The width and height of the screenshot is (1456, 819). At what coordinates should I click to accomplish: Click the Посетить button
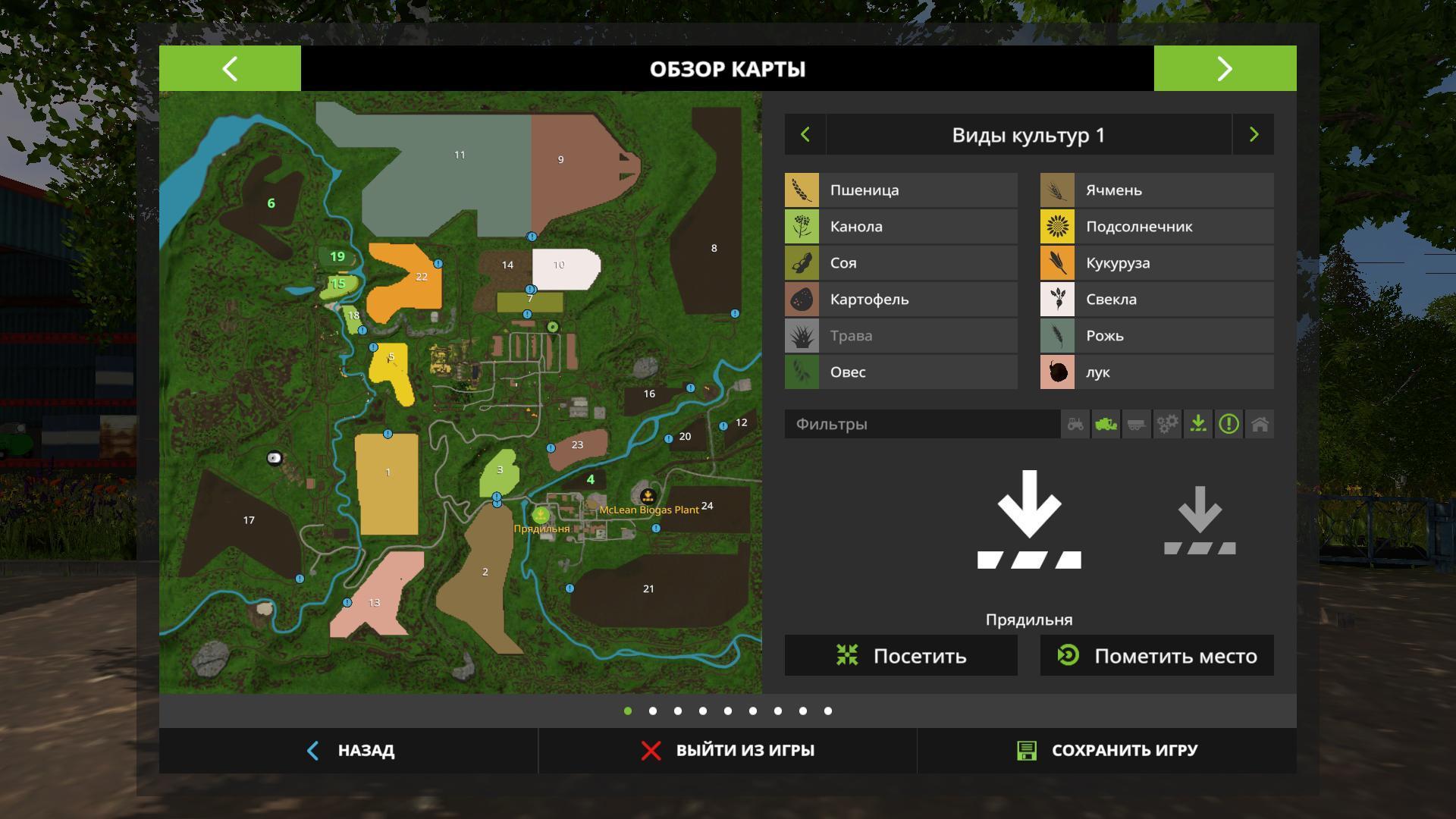[901, 656]
